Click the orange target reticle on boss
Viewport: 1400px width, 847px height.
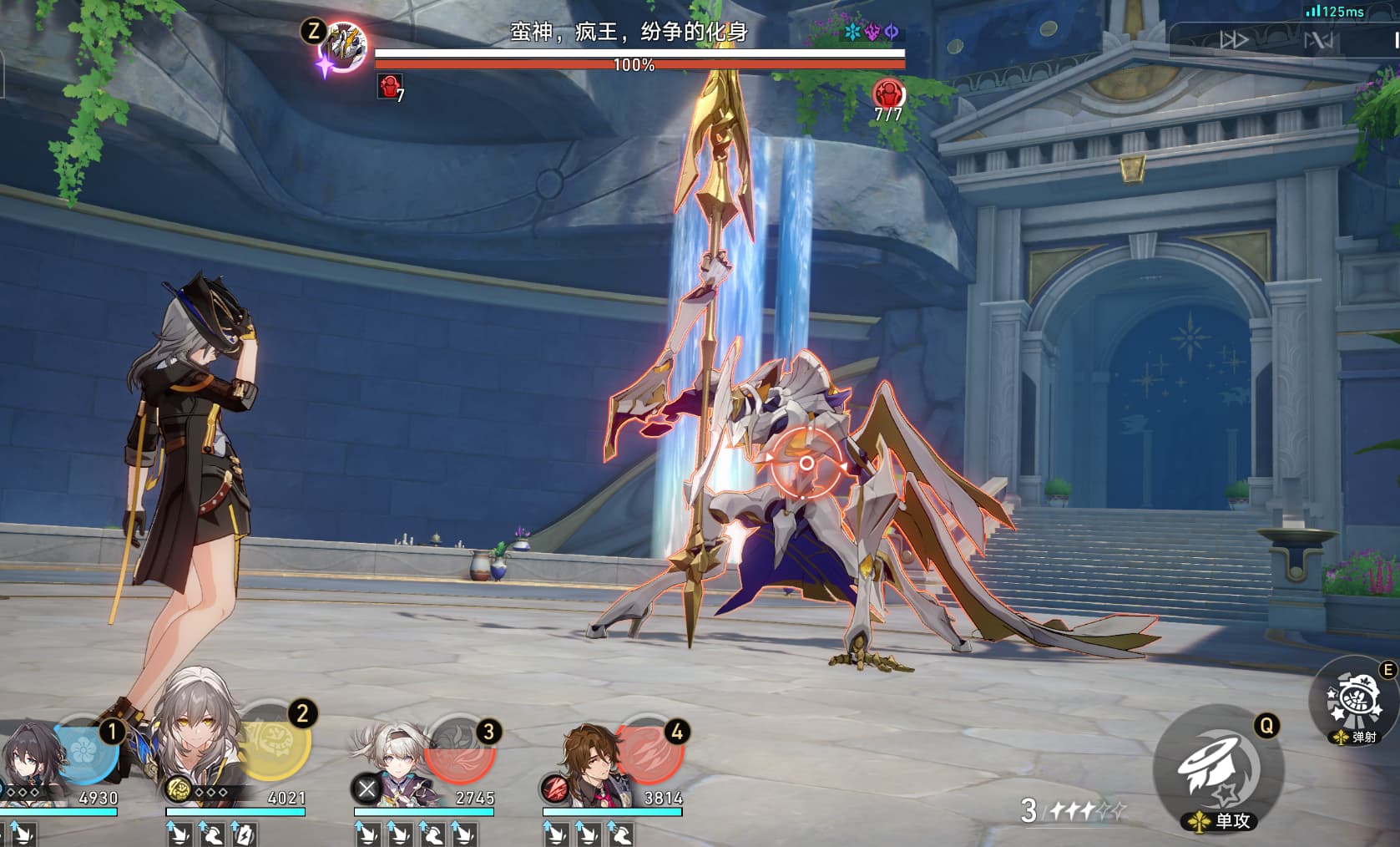click(x=806, y=462)
